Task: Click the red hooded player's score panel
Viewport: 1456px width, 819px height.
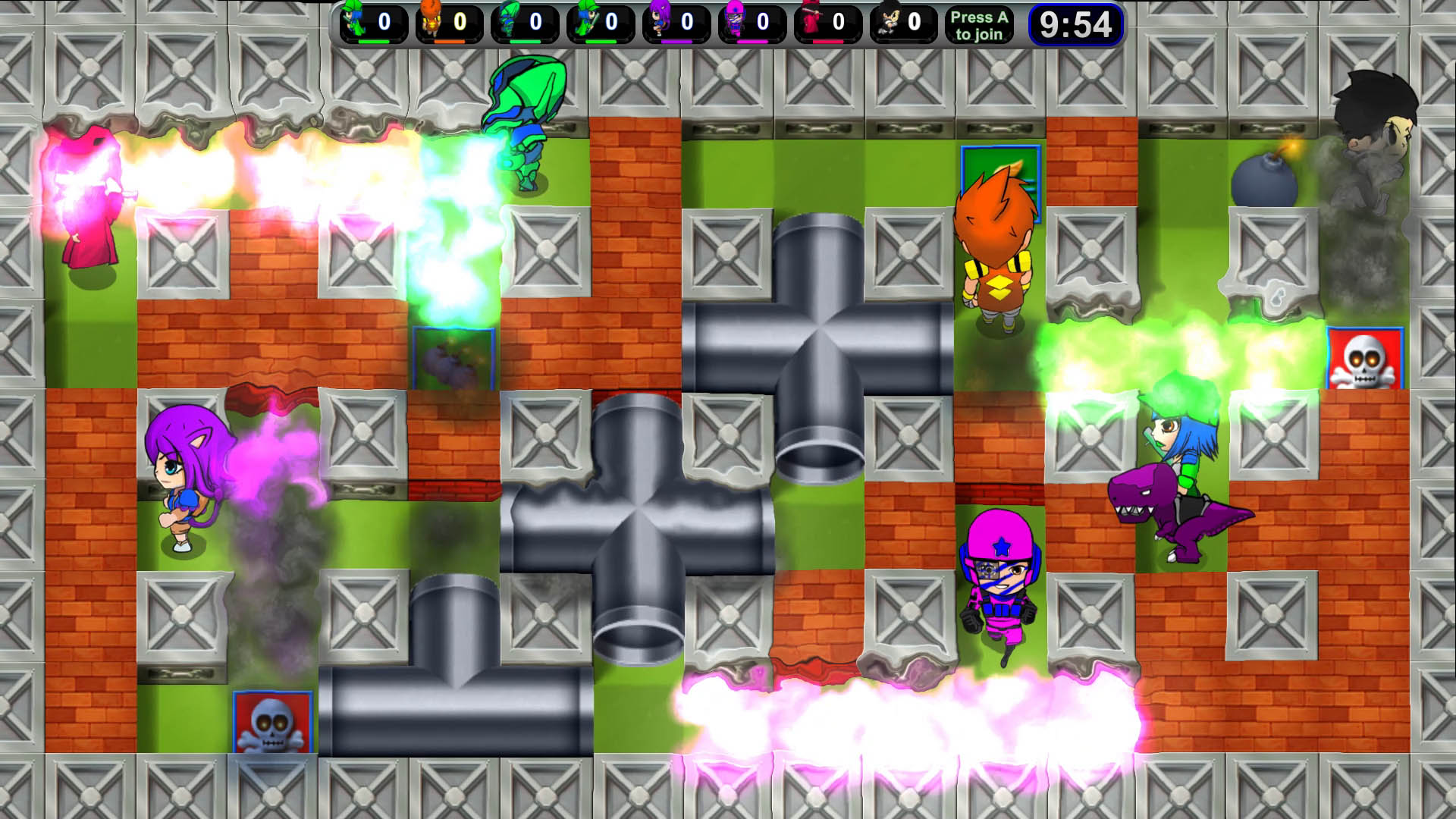Action: [828, 24]
